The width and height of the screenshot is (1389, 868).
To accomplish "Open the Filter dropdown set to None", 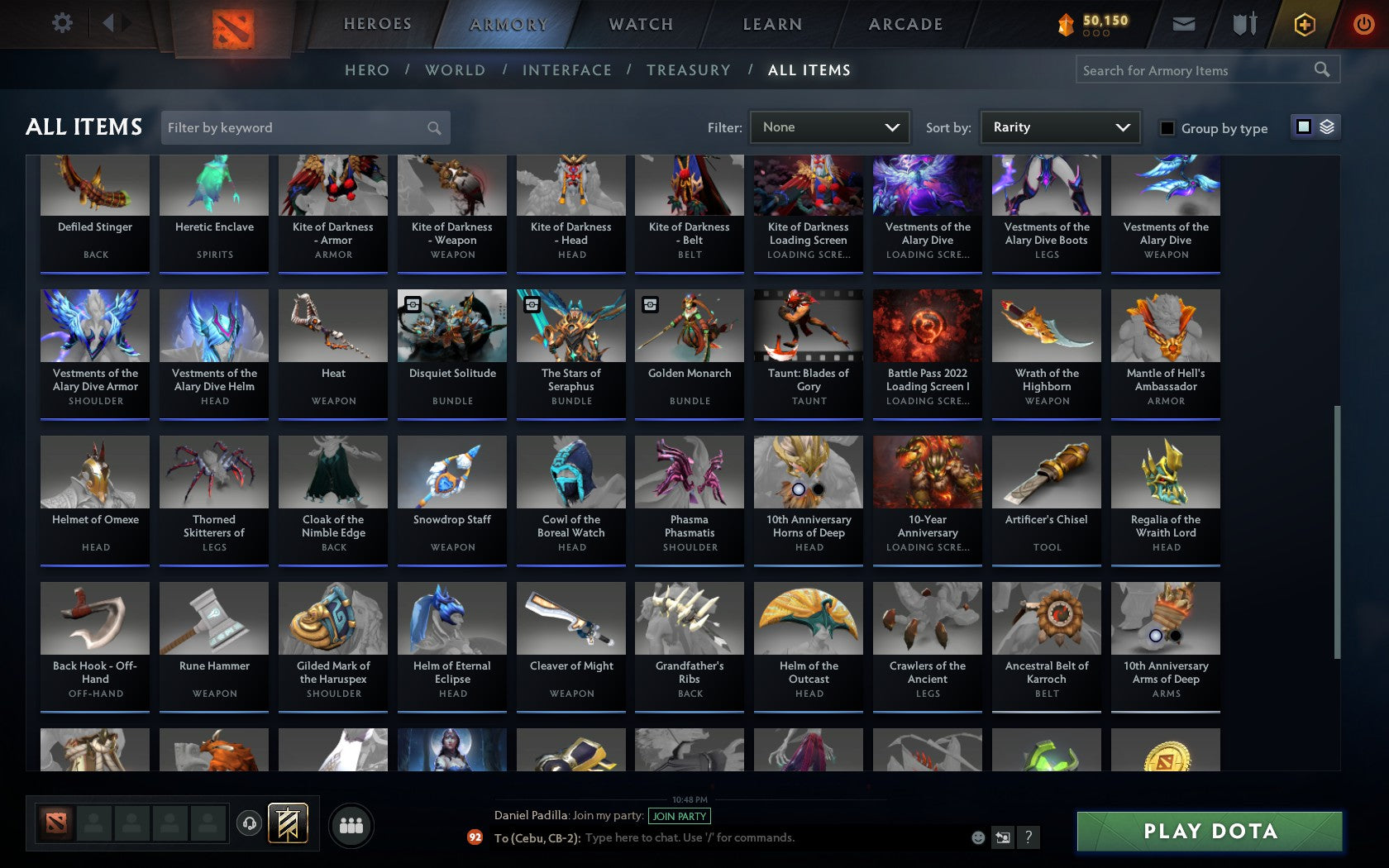I will 829,127.
